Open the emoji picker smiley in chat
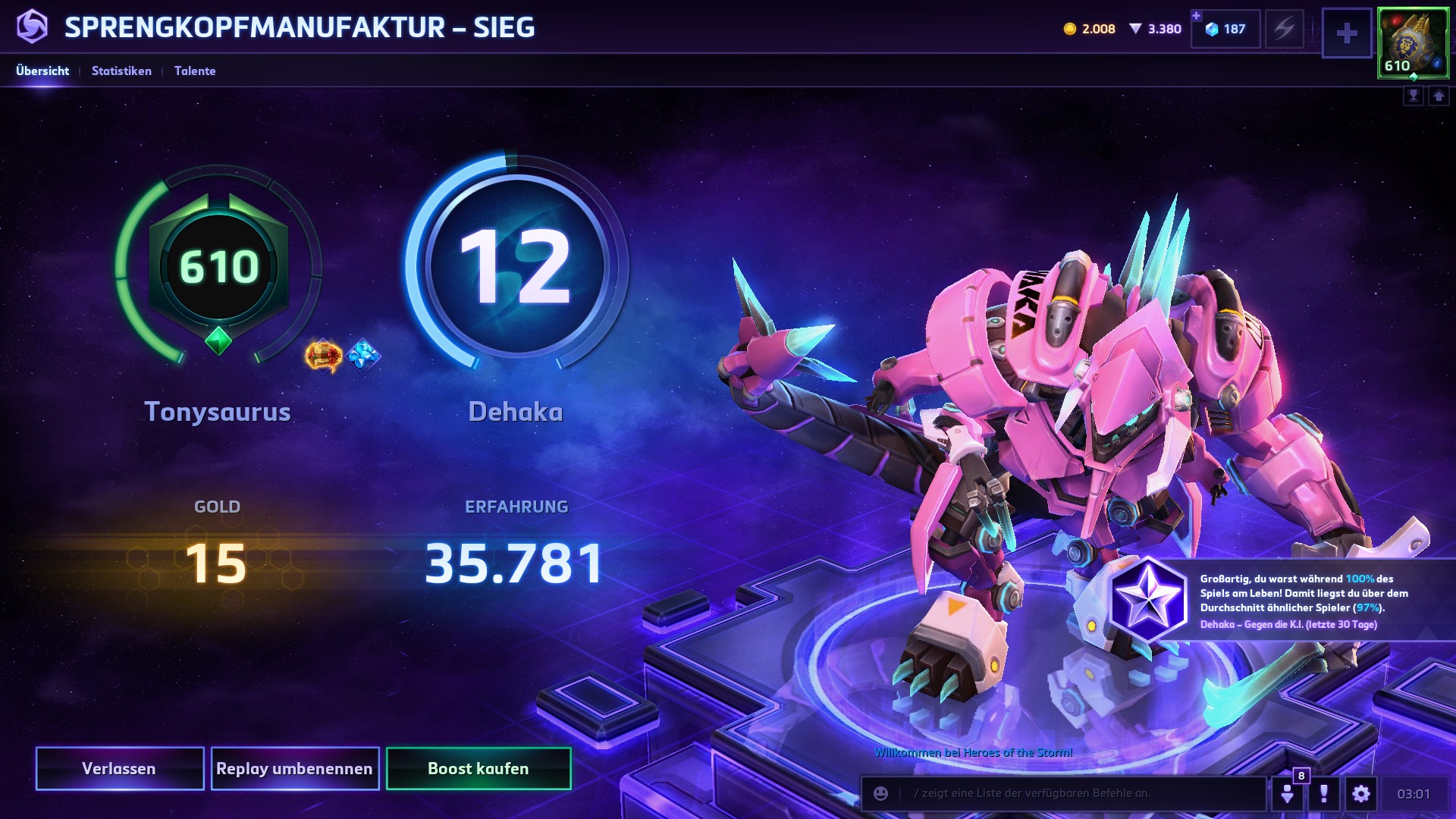Viewport: 1456px width, 819px height. coord(880,793)
